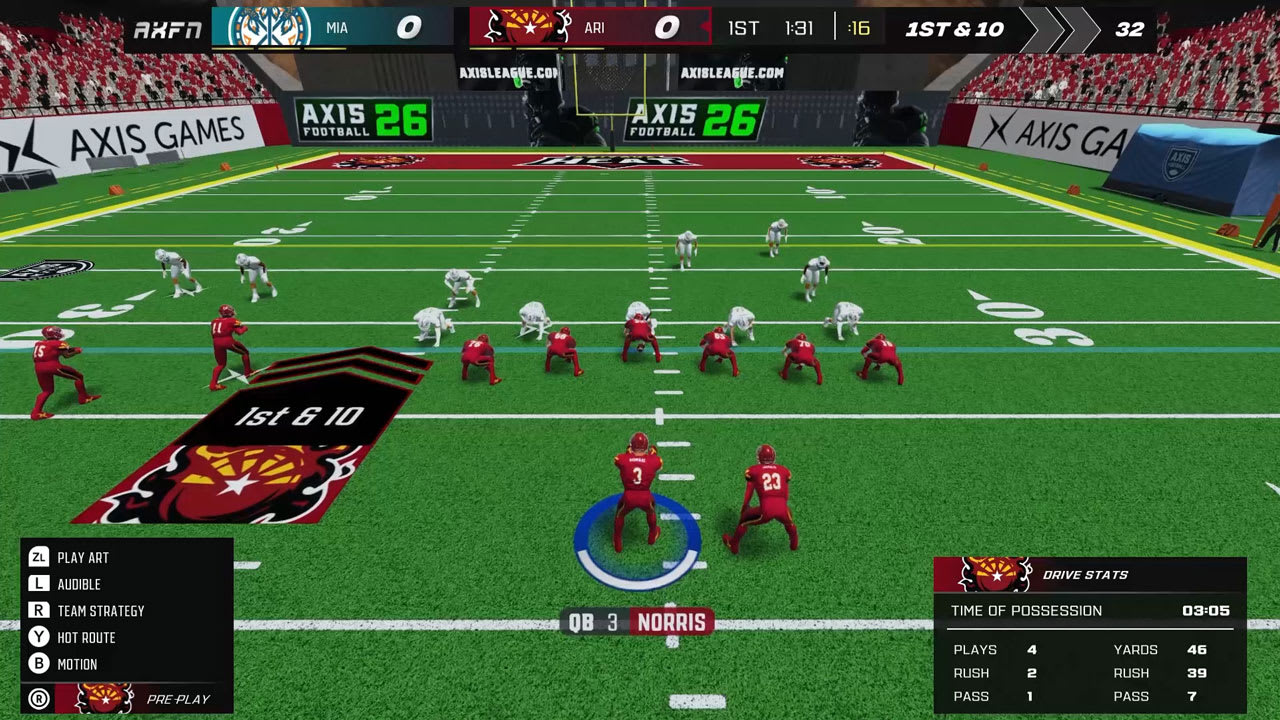
Task: Click the QB 3 NORRIS nameplate
Action: pyautogui.click(x=637, y=622)
